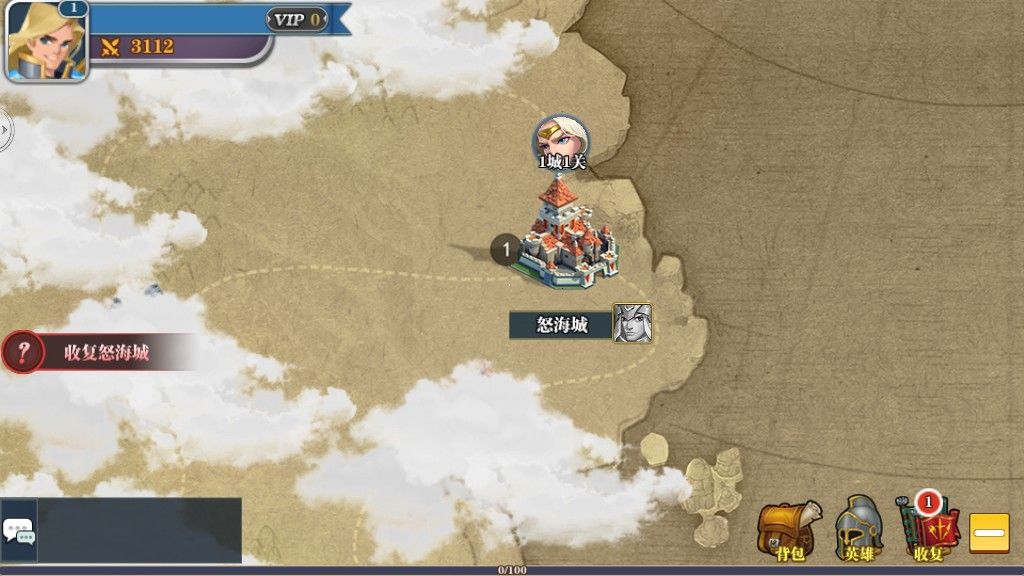Open the 英雄 heroes menu
The image size is (1024, 576).
(x=859, y=528)
